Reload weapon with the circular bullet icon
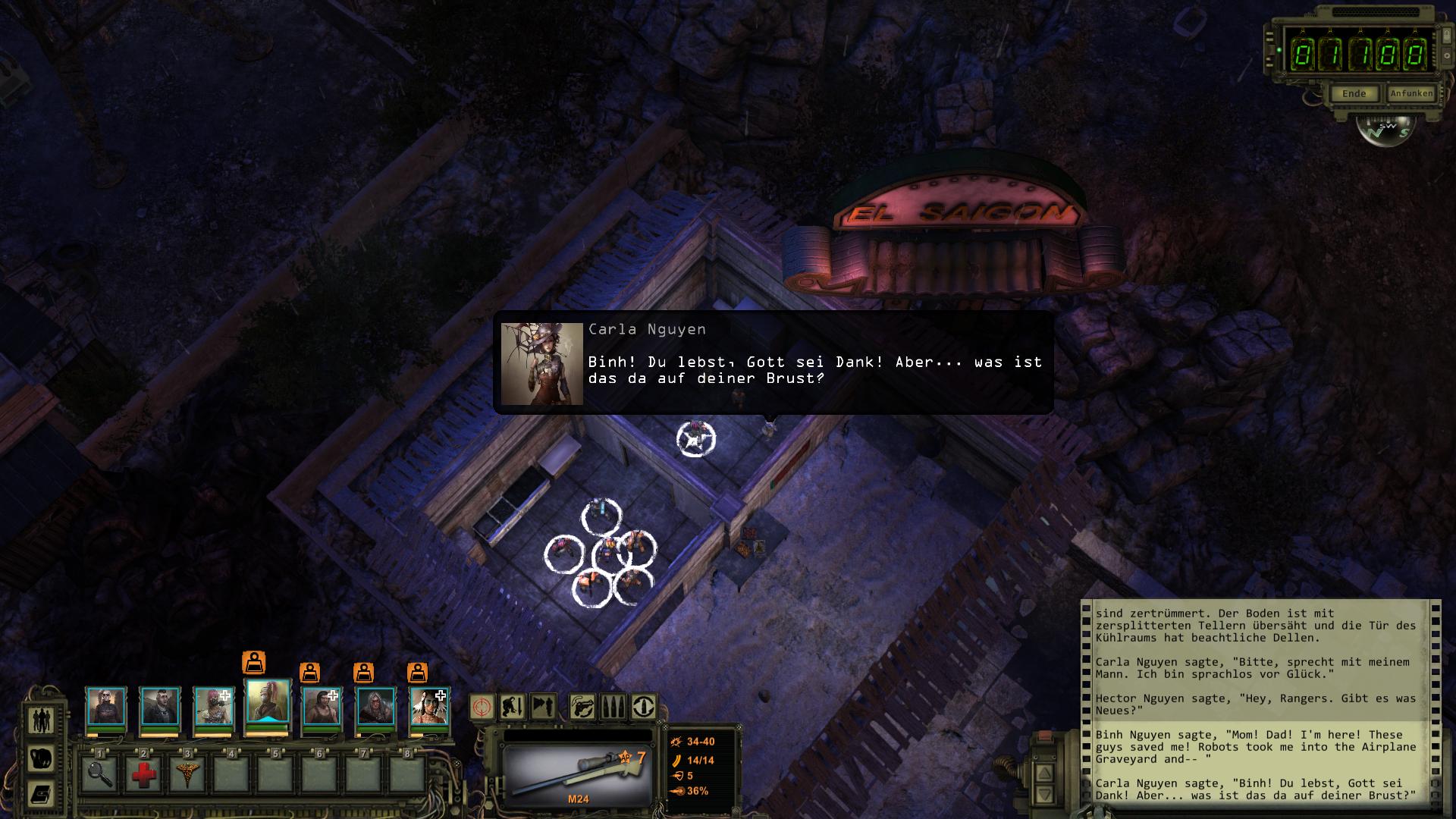This screenshot has height=819, width=1456. point(643,708)
